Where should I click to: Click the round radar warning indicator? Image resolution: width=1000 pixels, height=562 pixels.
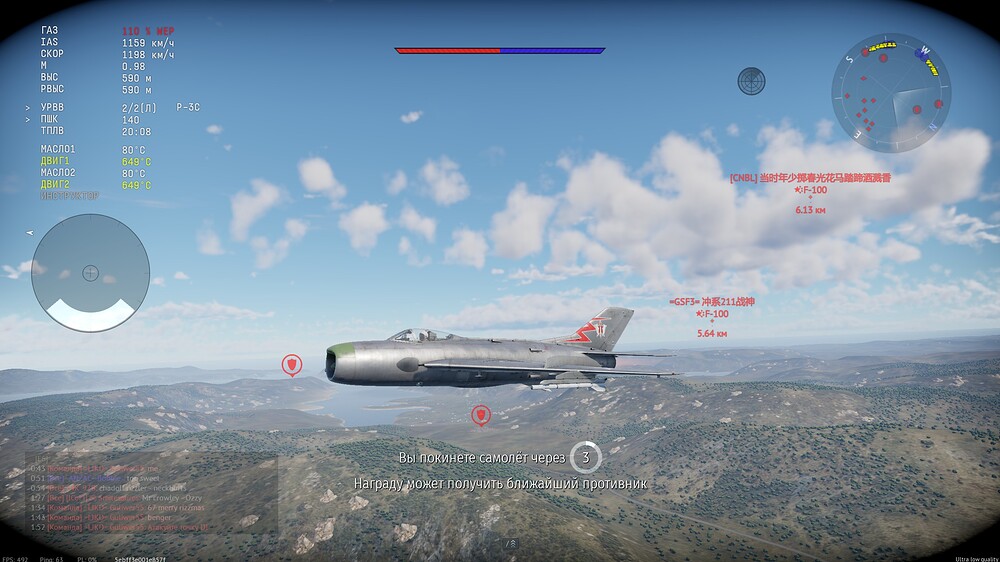coord(90,272)
